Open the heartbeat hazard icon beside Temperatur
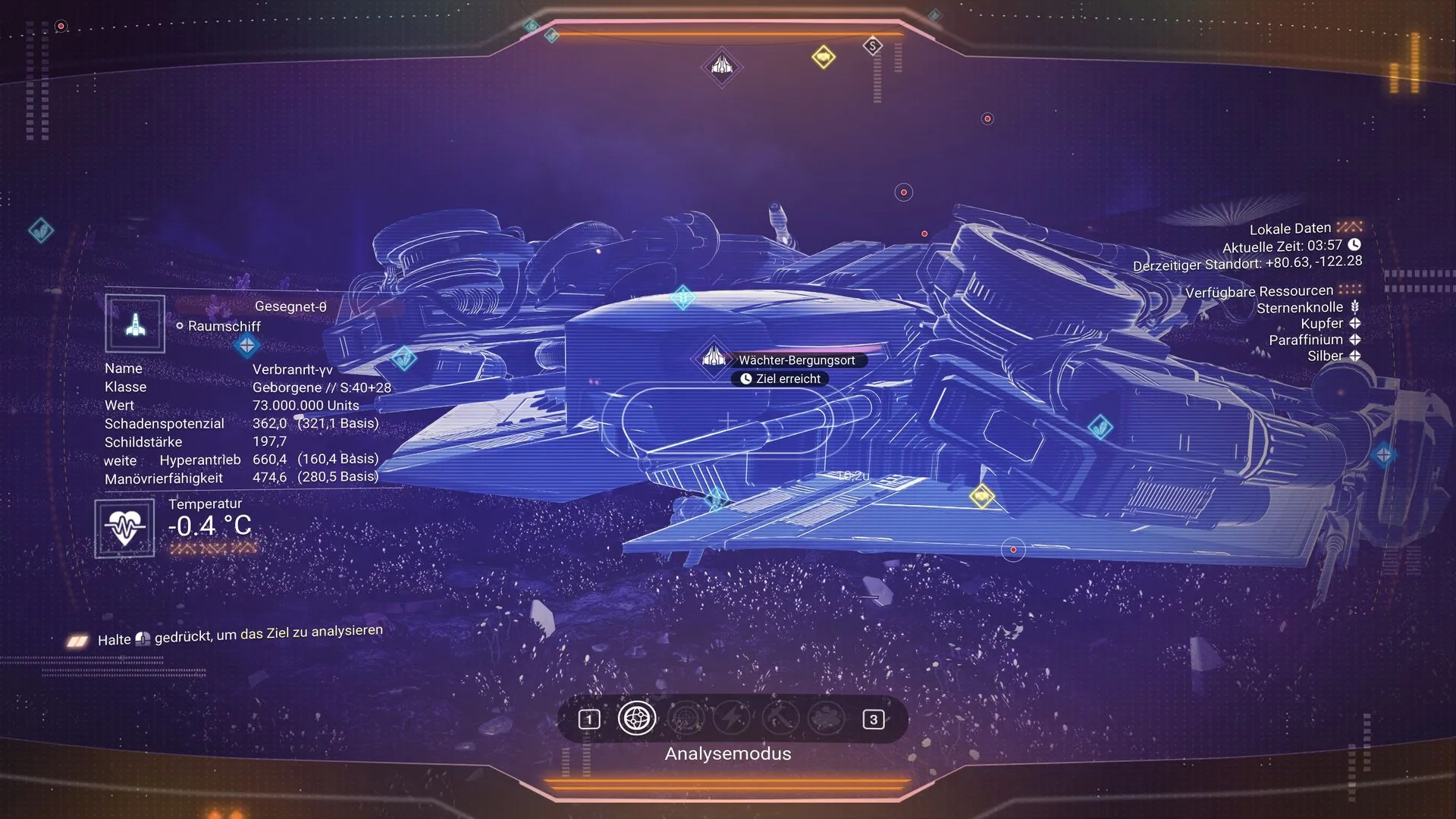This screenshot has height=819, width=1456. click(x=124, y=528)
